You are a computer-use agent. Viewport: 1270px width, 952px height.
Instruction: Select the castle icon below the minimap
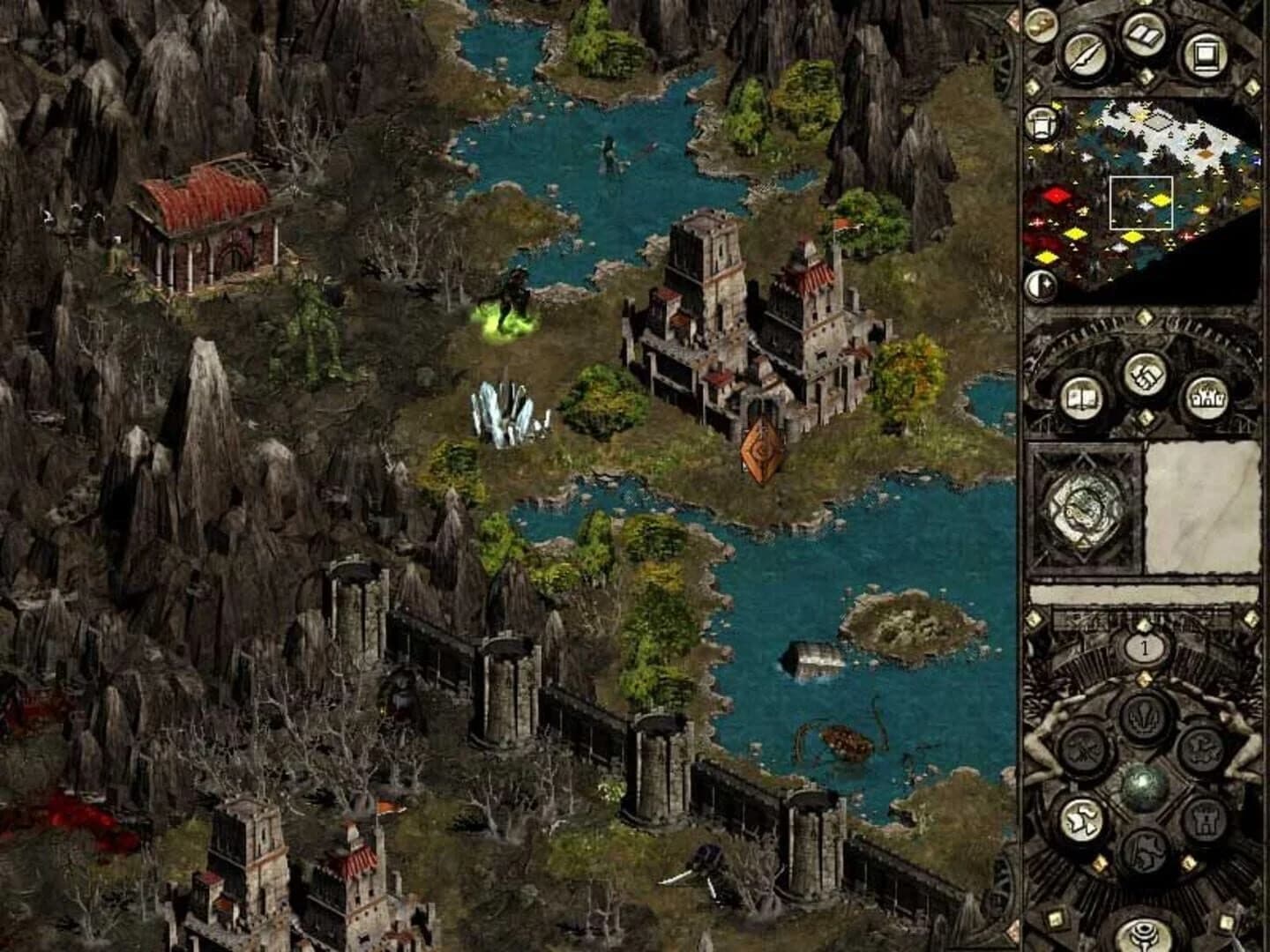[x=1208, y=398]
